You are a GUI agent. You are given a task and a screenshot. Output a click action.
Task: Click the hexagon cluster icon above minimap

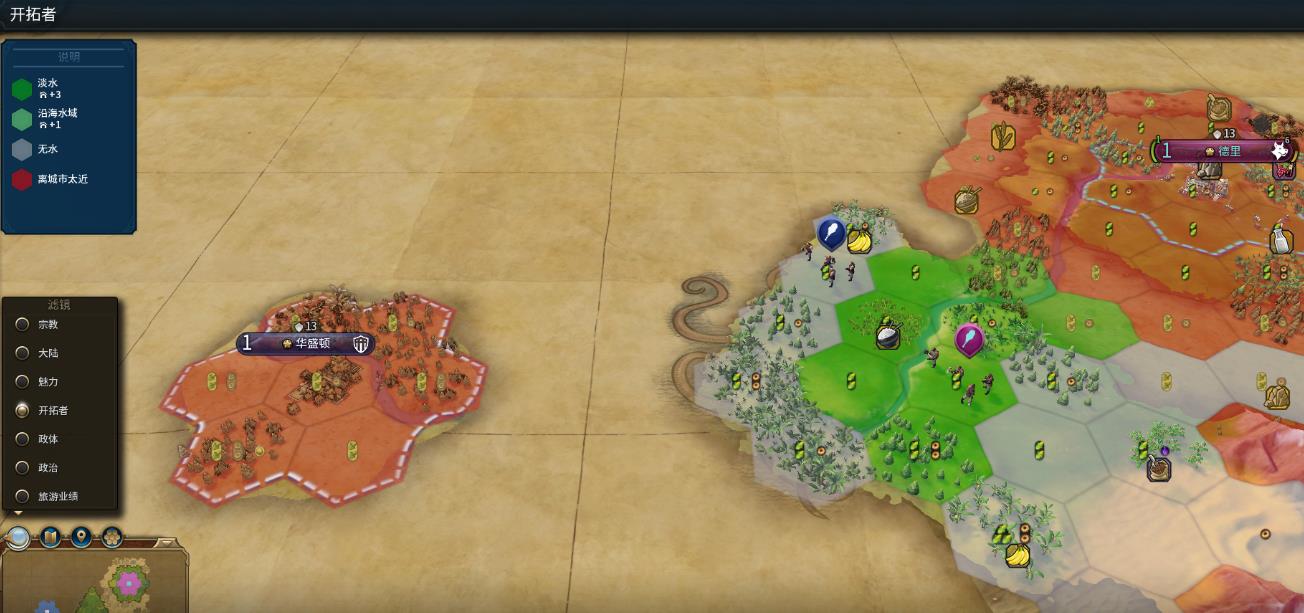pyautogui.click(x=112, y=538)
